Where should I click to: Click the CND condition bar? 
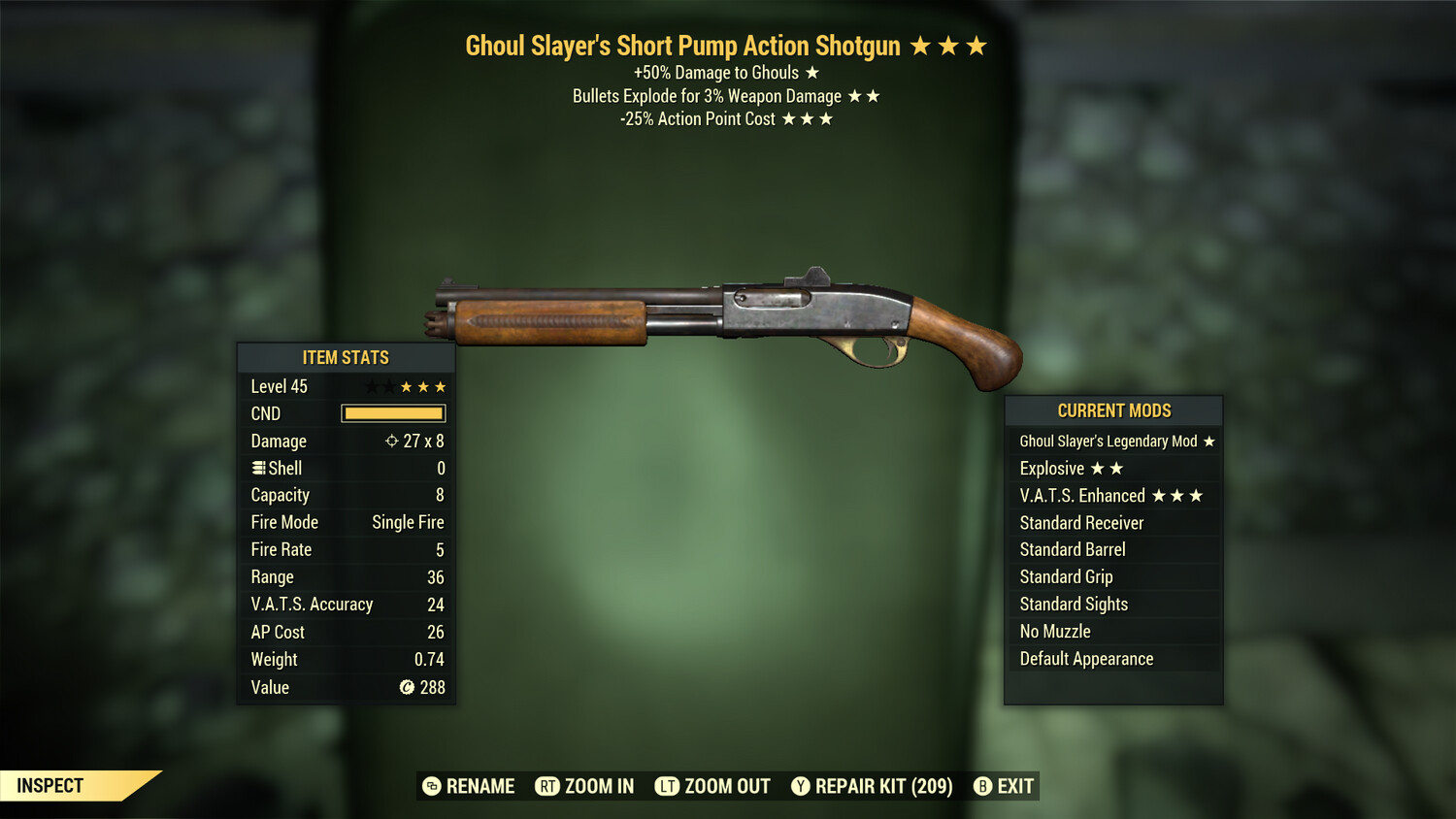(x=393, y=413)
